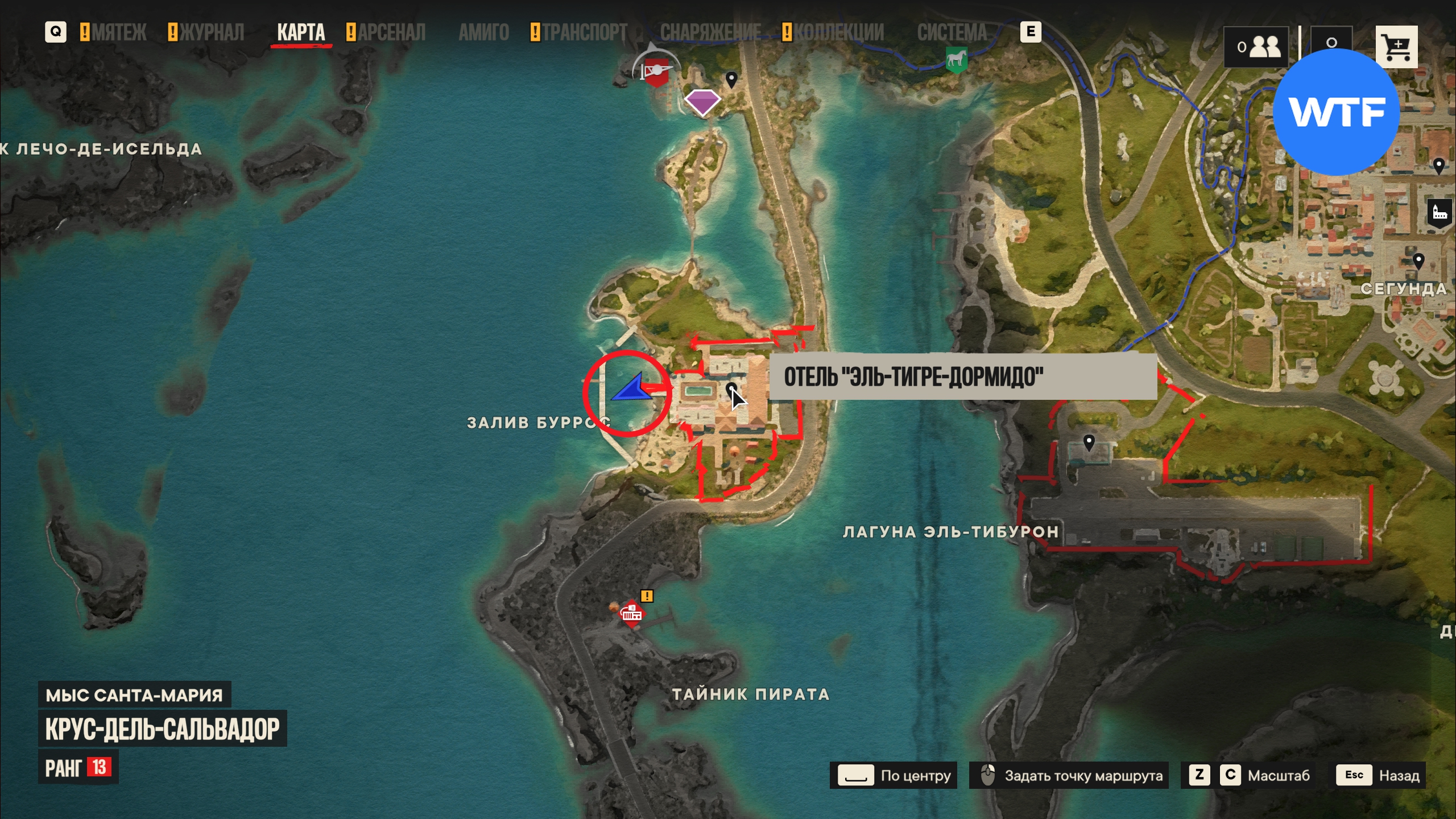Screen dimensions: 1456x819
Task: Click the blue WTF overlay badge
Action: tap(1336, 111)
